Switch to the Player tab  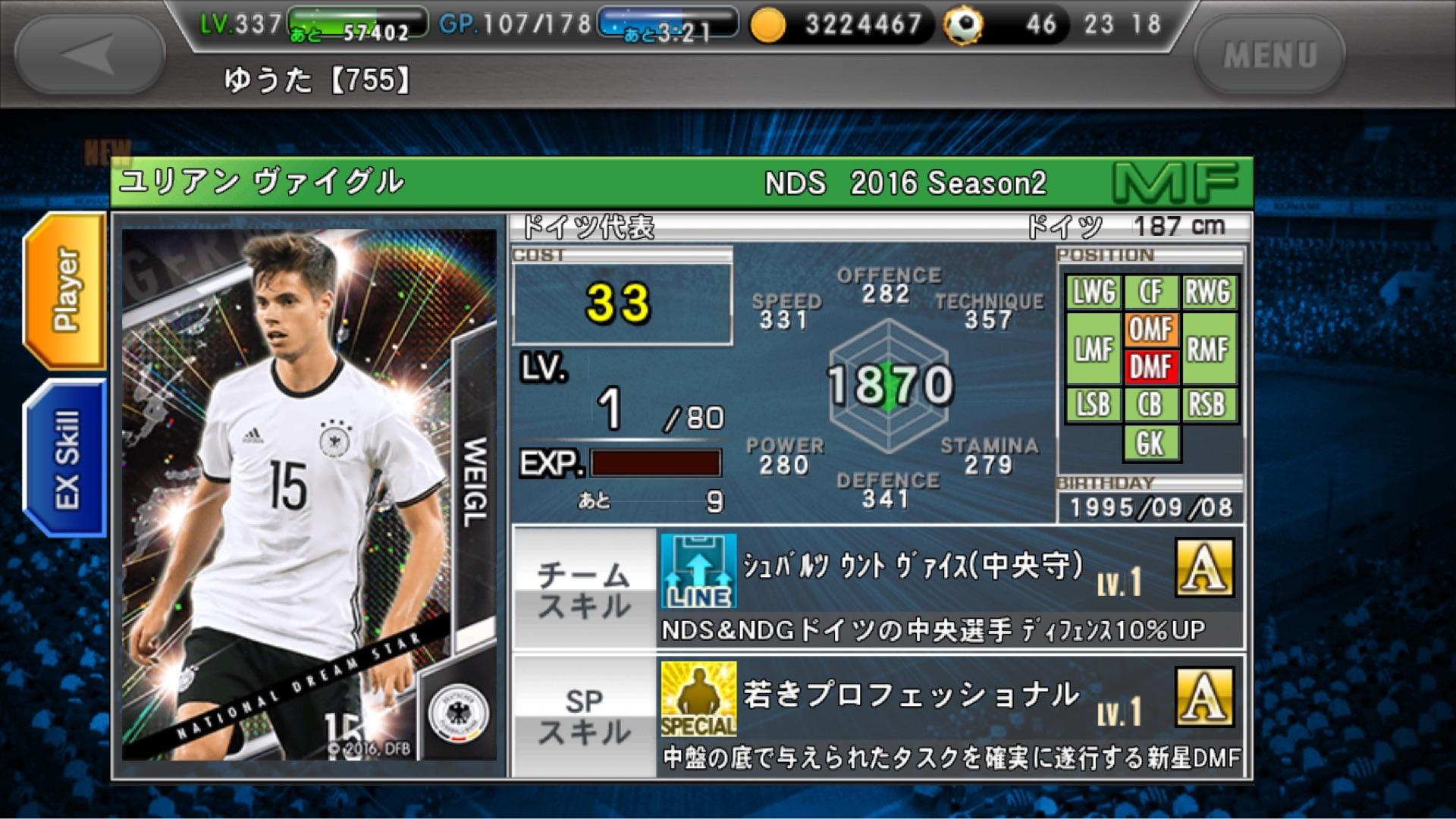66,290
